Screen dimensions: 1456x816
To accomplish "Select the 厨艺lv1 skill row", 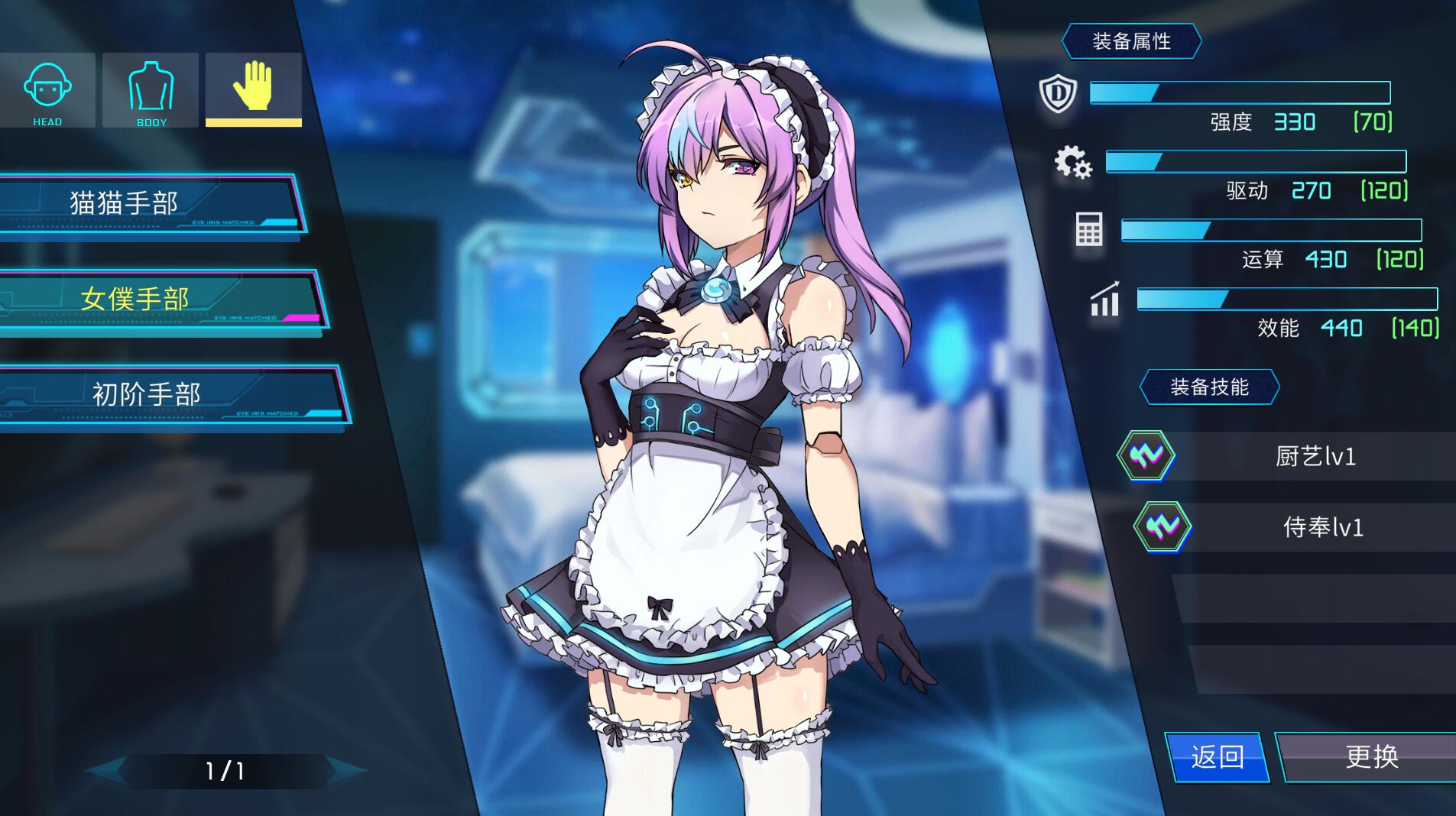I will tap(1299, 456).
